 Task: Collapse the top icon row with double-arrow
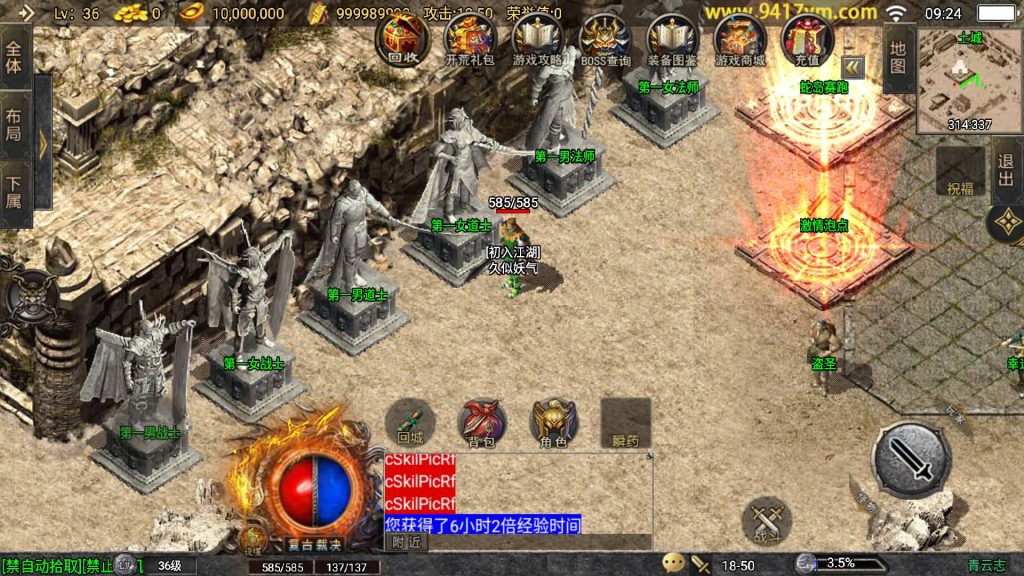(852, 67)
